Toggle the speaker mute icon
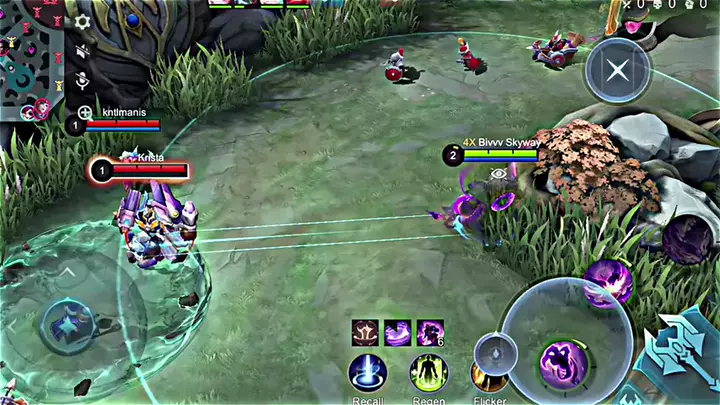This screenshot has width=720, height=405. [83, 50]
